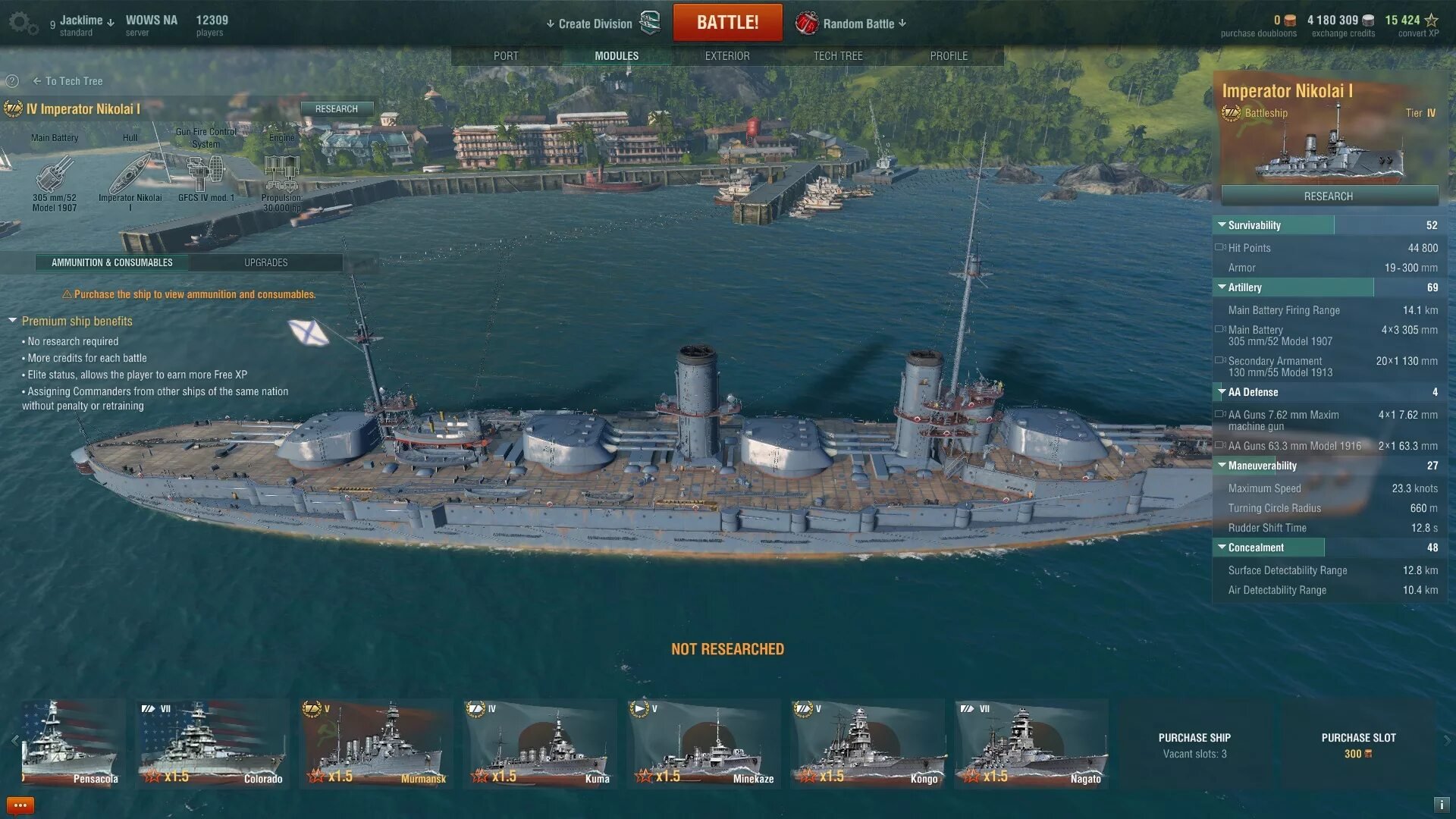Choose the Murmansk ship thumbnail

tap(376, 743)
